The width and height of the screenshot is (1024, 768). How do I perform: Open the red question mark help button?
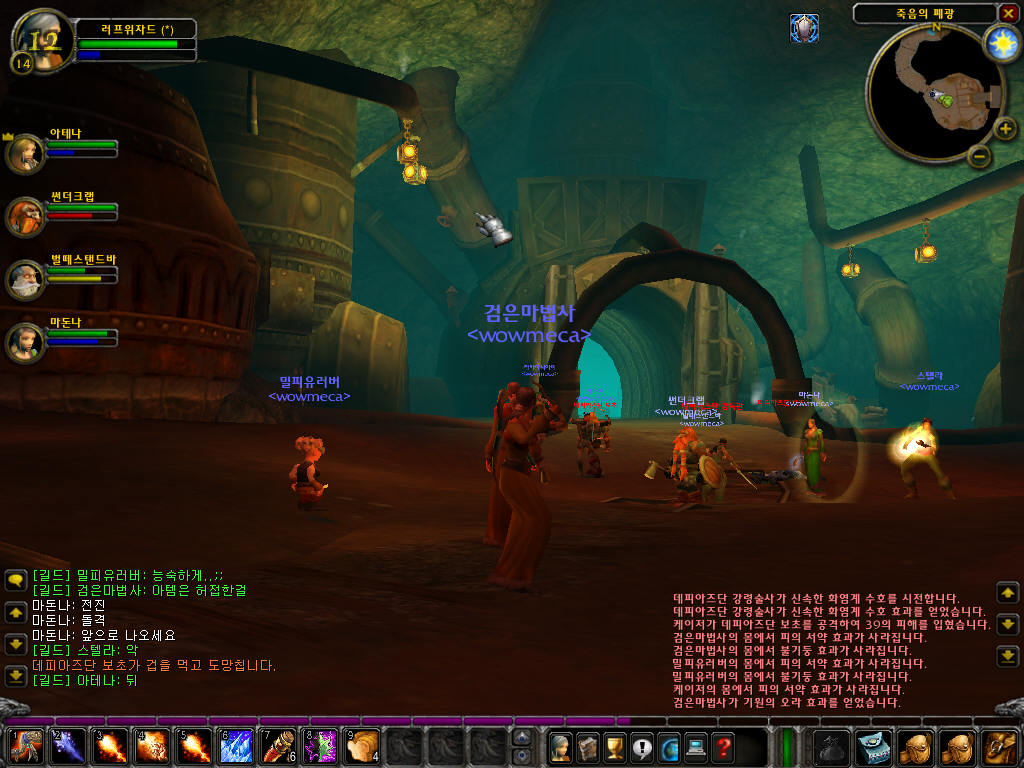pos(722,746)
